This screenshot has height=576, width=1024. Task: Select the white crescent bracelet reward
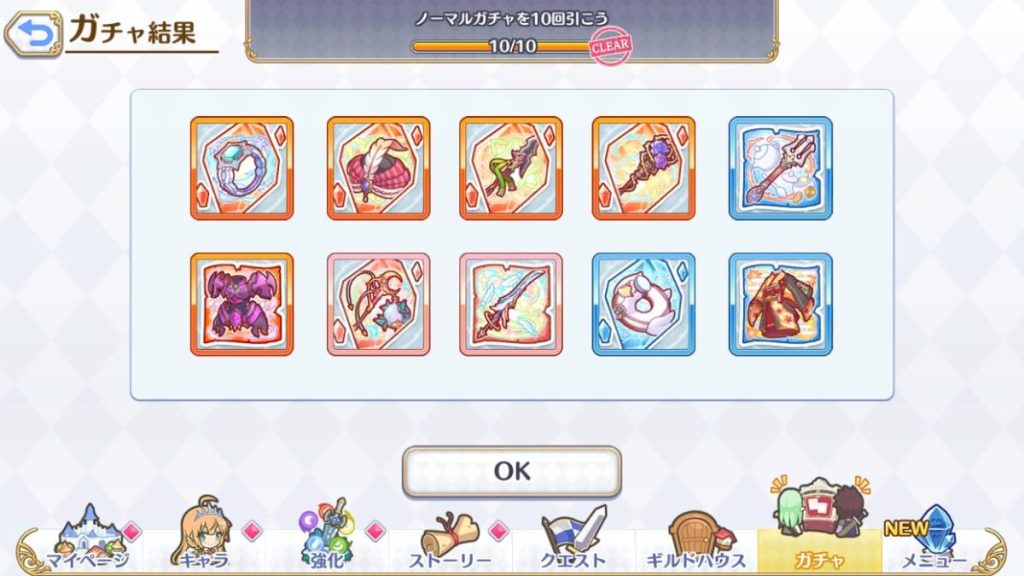click(x=643, y=304)
